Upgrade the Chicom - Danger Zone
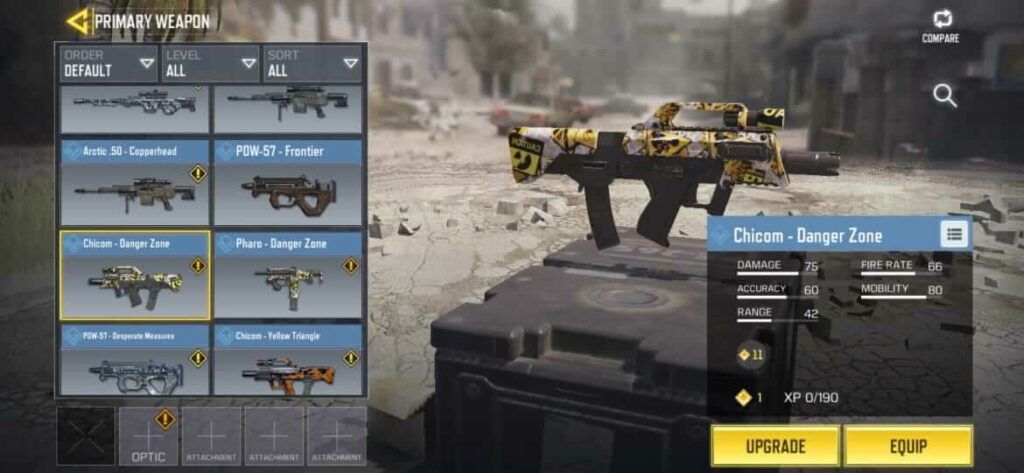Image resolution: width=1024 pixels, height=473 pixels. click(x=775, y=446)
